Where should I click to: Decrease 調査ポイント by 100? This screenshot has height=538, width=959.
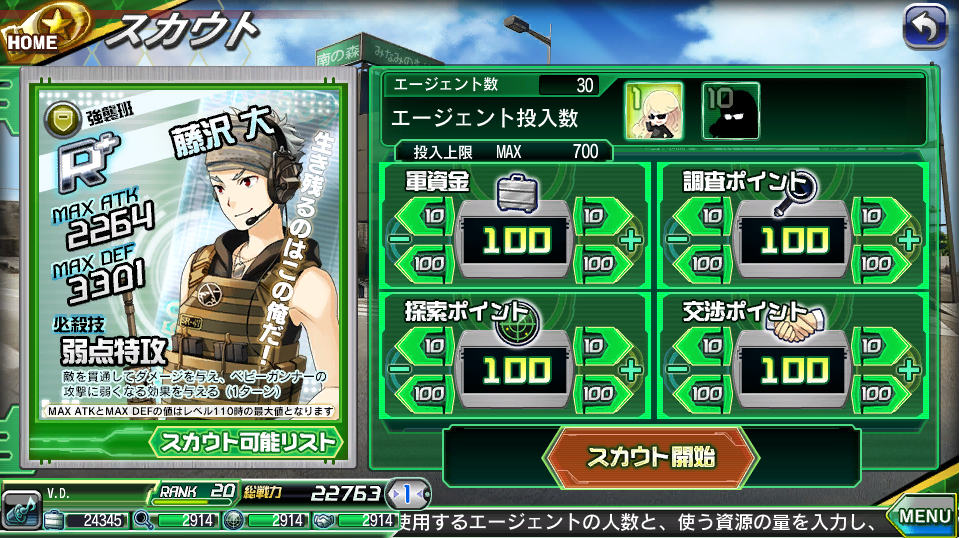click(710, 264)
